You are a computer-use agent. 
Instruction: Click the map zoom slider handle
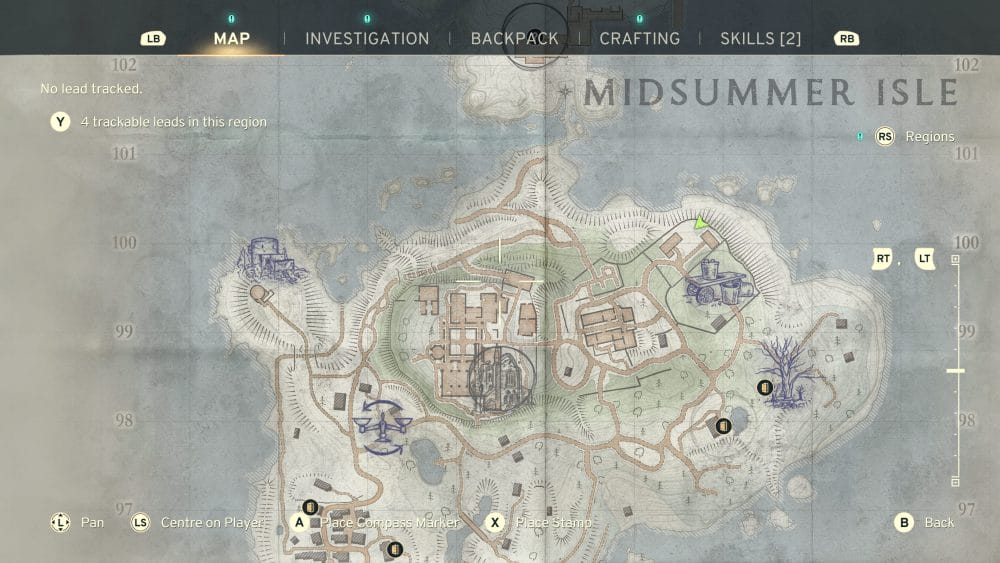point(955,371)
